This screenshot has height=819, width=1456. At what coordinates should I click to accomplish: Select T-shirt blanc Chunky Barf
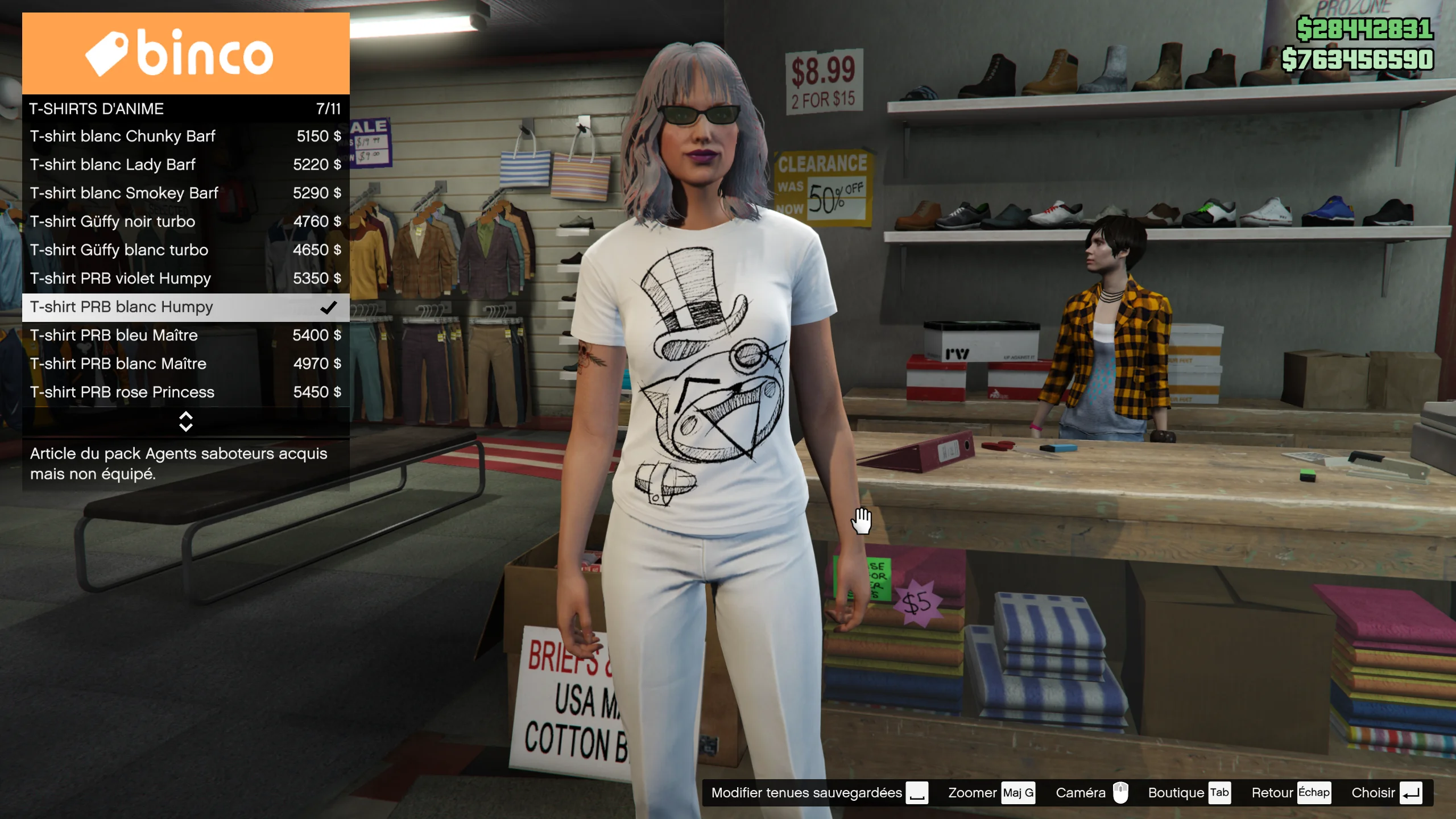pyautogui.click(x=185, y=136)
